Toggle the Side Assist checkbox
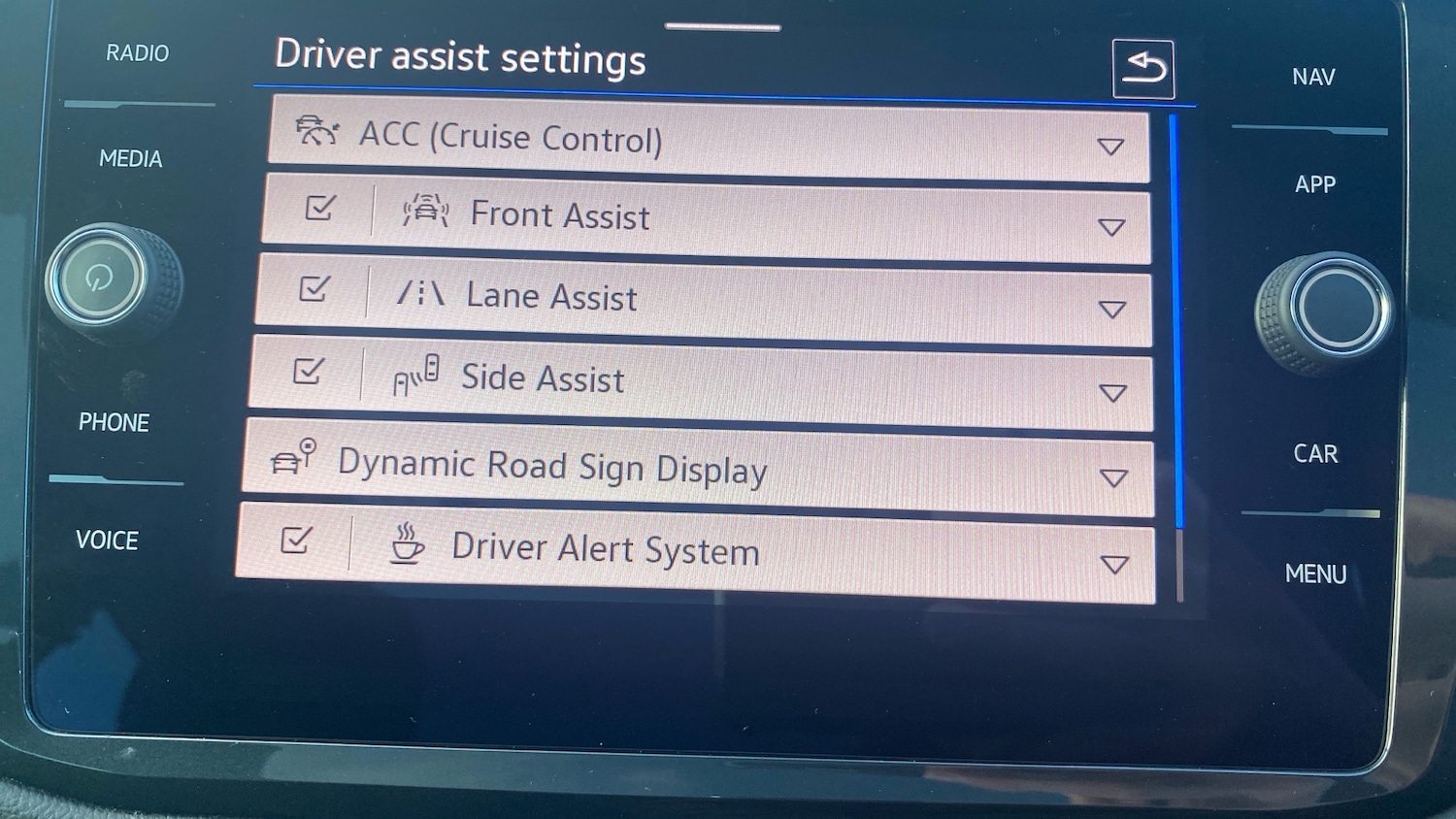 [x=308, y=371]
